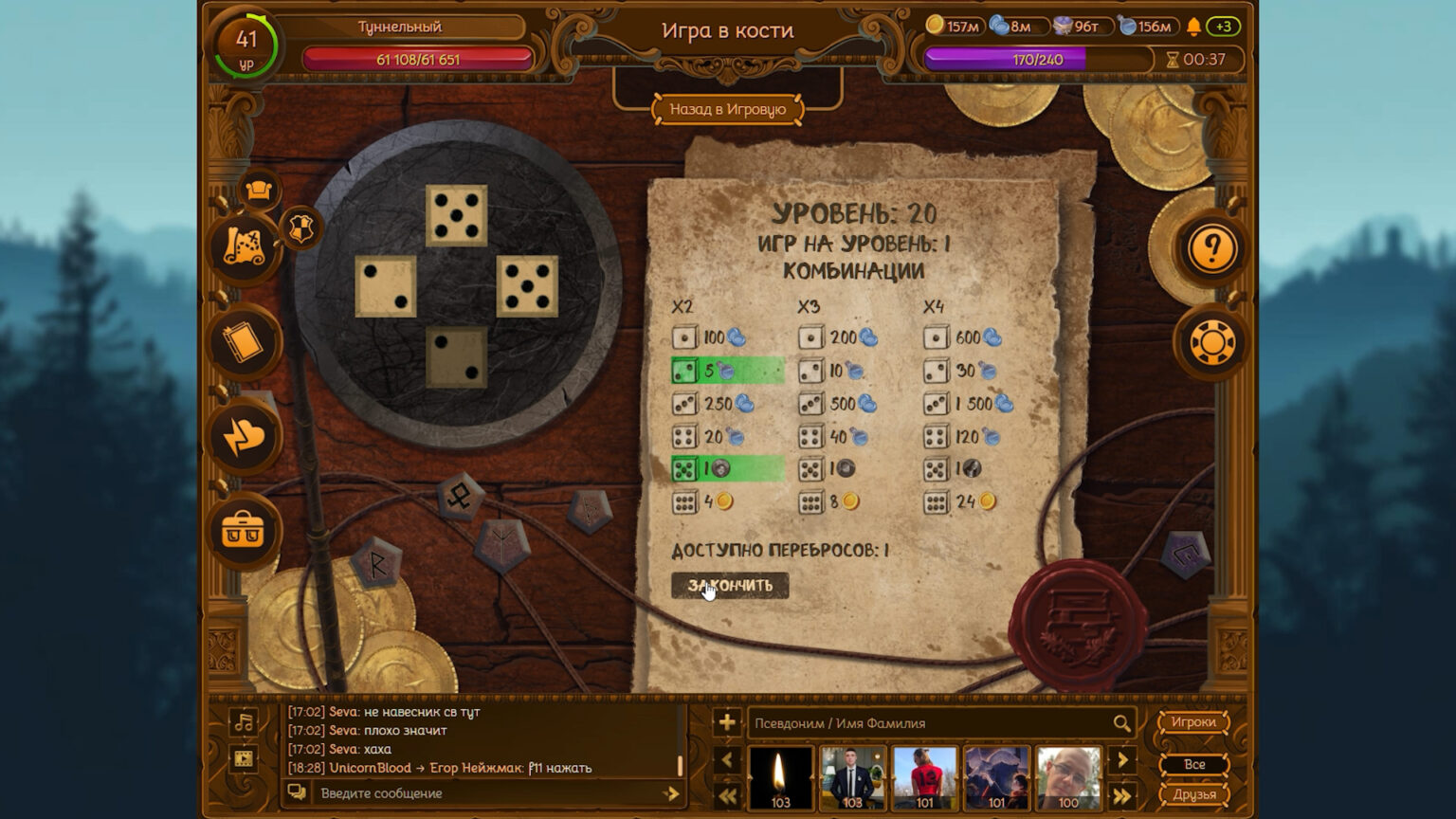Toggle the music note button
Screen dimensions: 1456x819
pyautogui.click(x=244, y=723)
